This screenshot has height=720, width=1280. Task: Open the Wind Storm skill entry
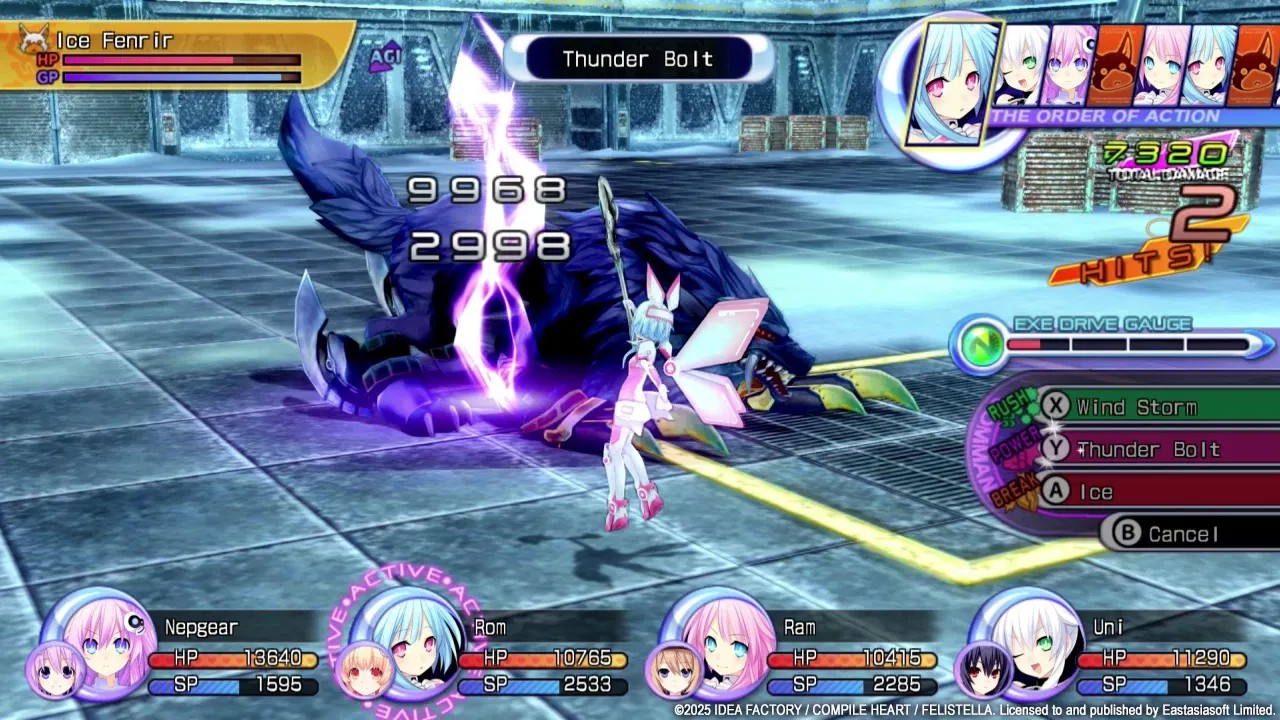(x=1135, y=407)
